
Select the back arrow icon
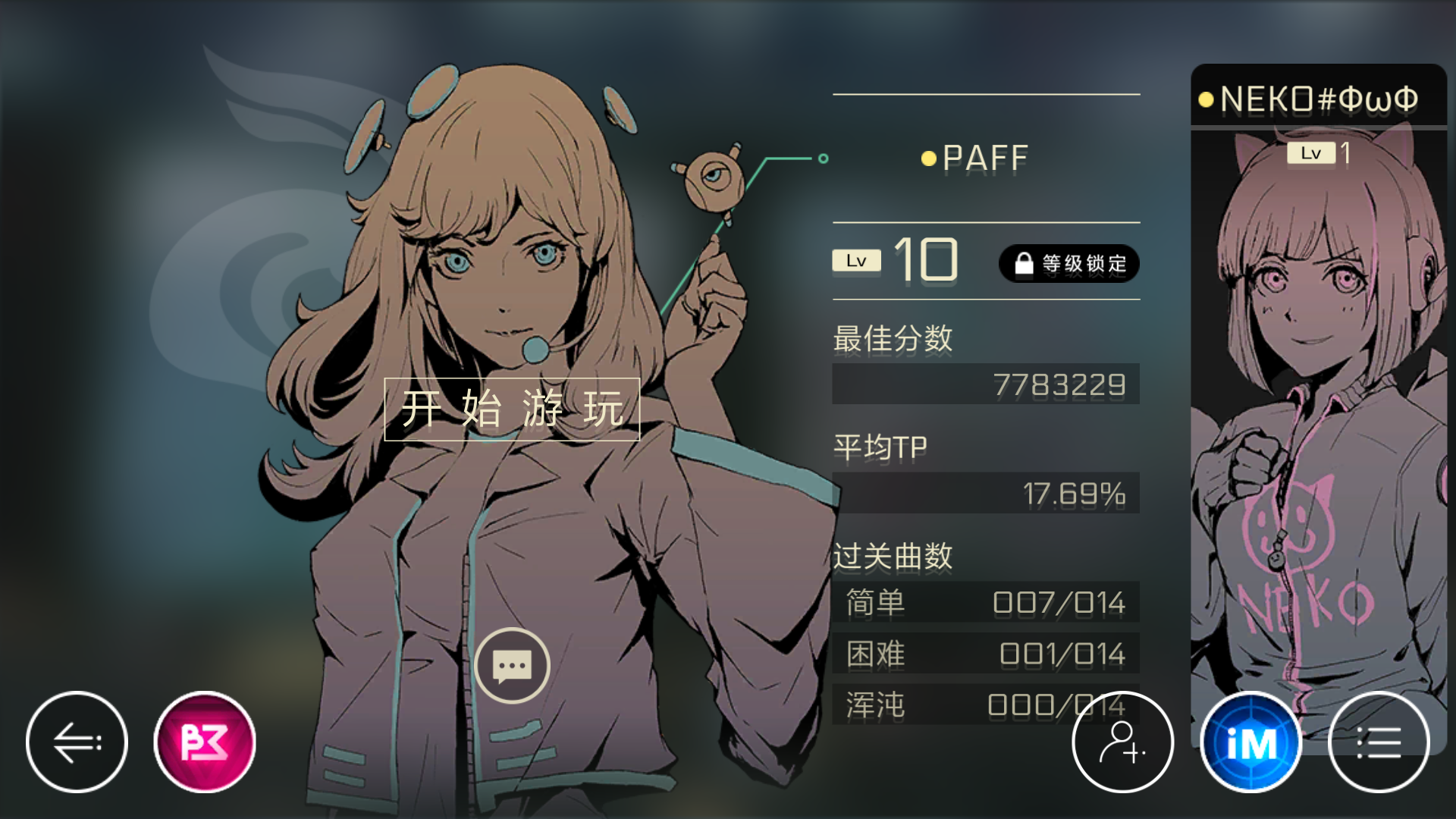coord(76,743)
